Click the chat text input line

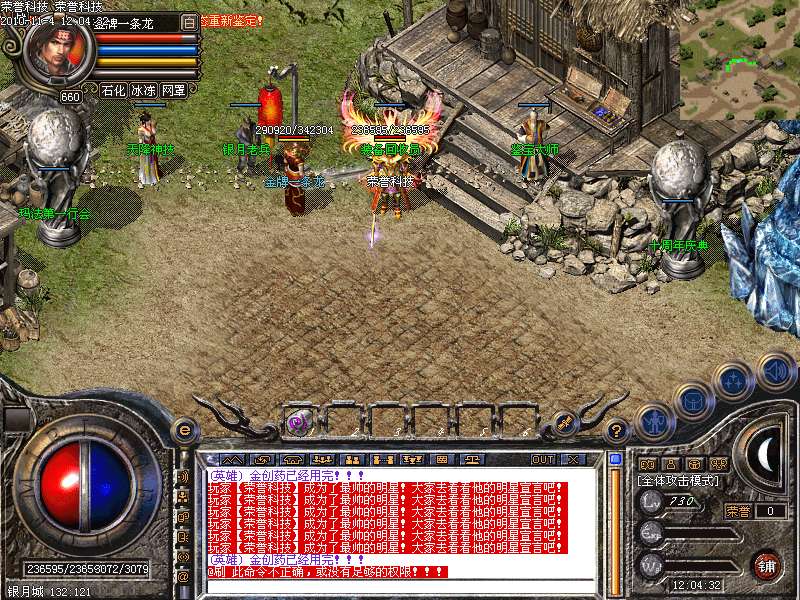(400, 586)
